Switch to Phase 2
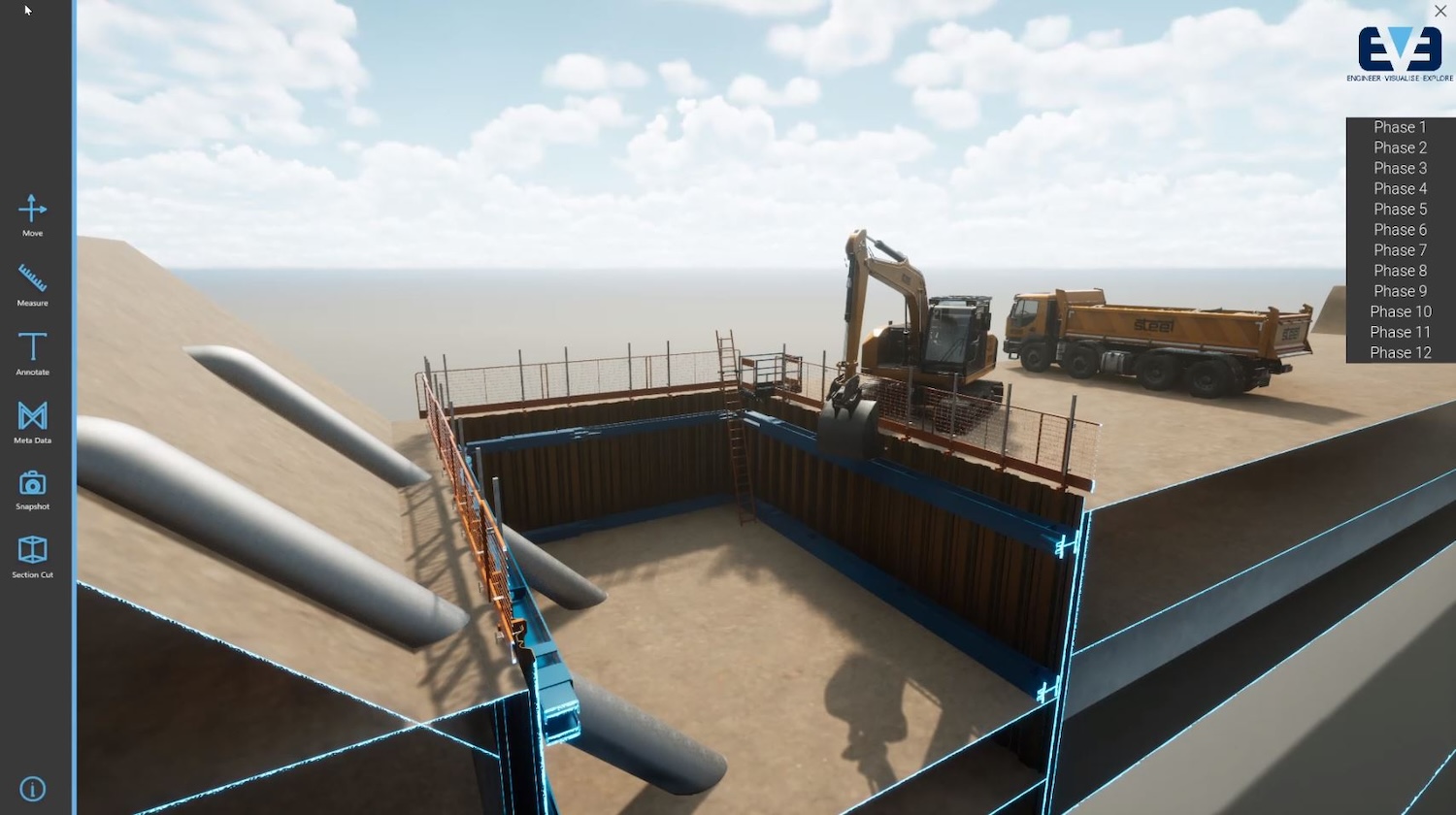Viewport: 1456px width, 815px height. 1399,147
